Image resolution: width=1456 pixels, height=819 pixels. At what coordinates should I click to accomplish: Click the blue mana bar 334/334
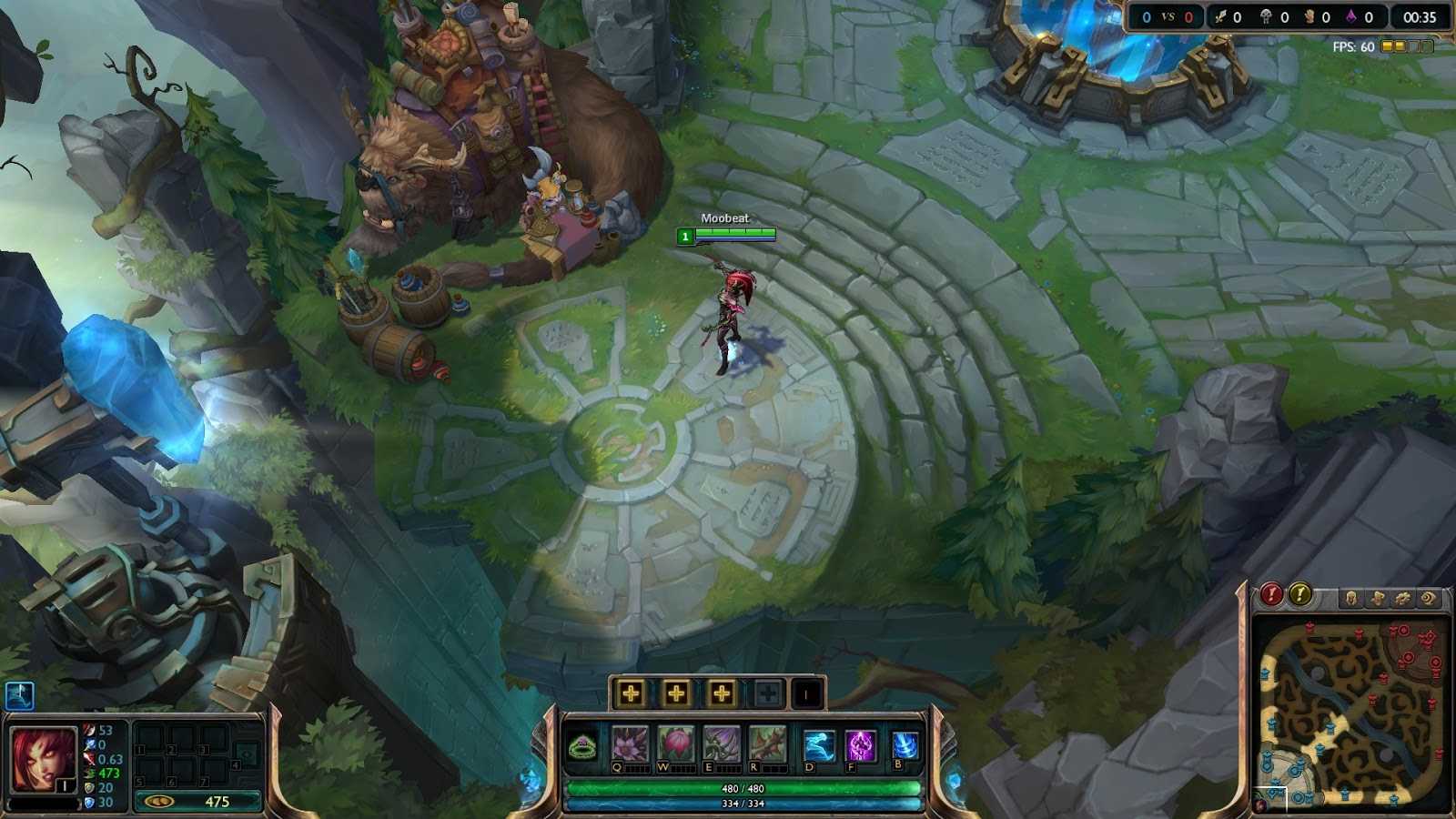click(742, 803)
